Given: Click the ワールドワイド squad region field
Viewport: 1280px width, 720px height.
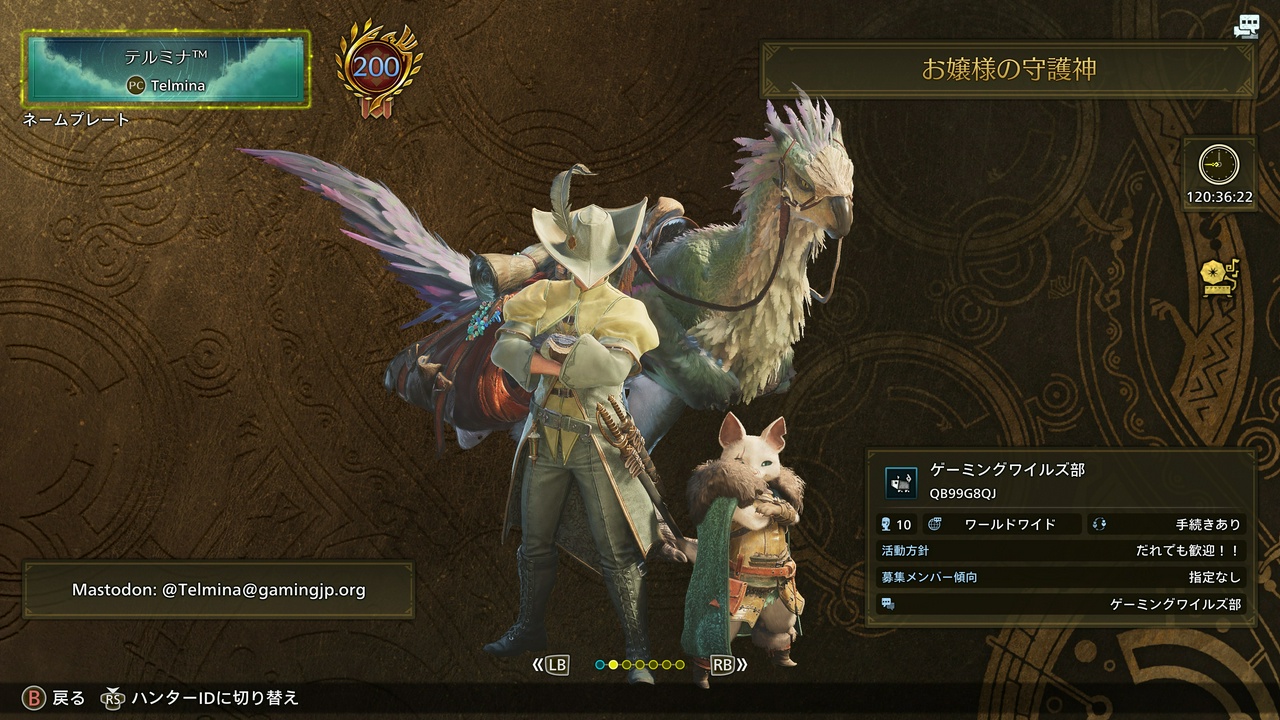Looking at the screenshot, I should pos(1003,524).
